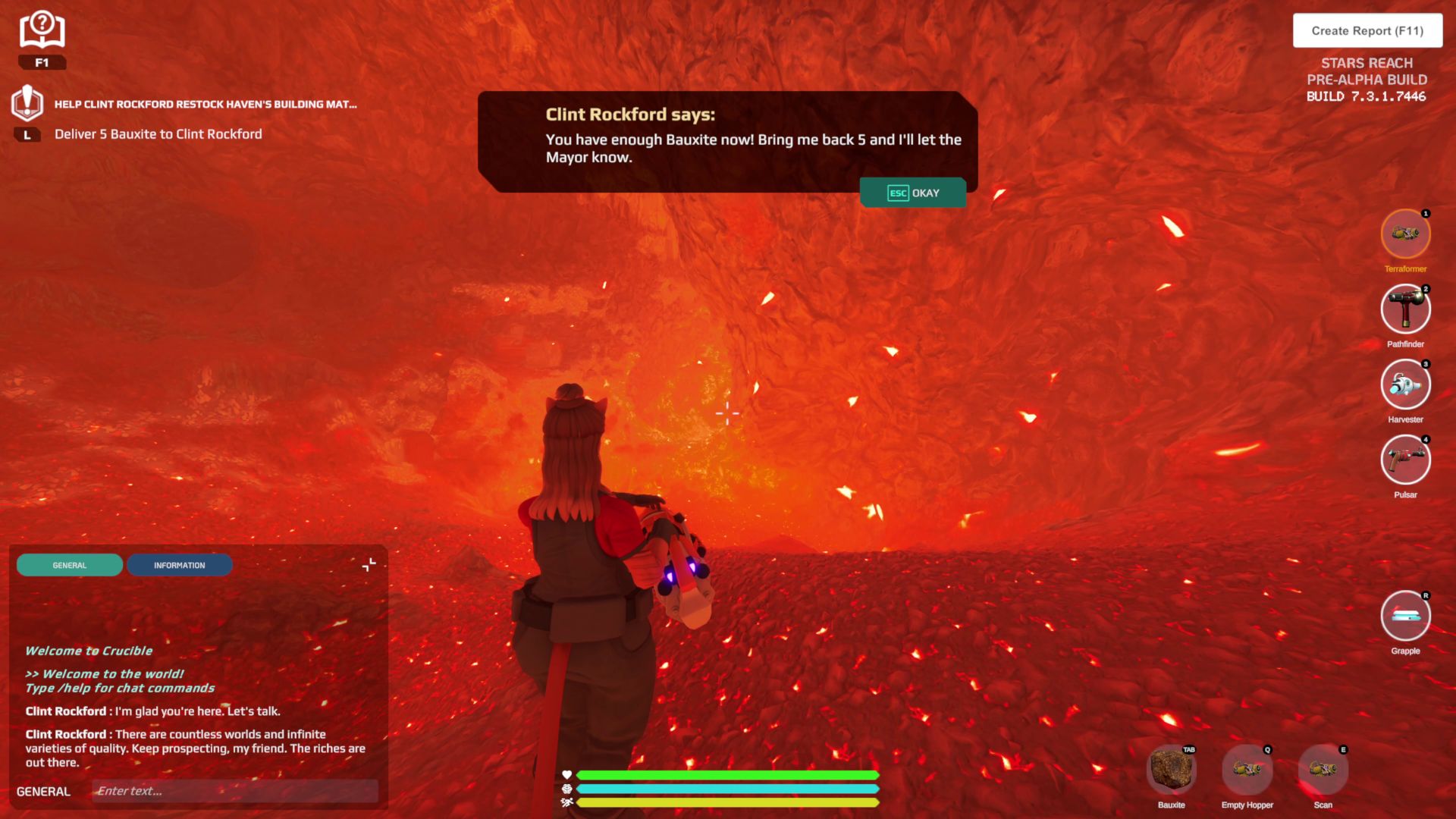Select the General chat tab

click(69, 565)
